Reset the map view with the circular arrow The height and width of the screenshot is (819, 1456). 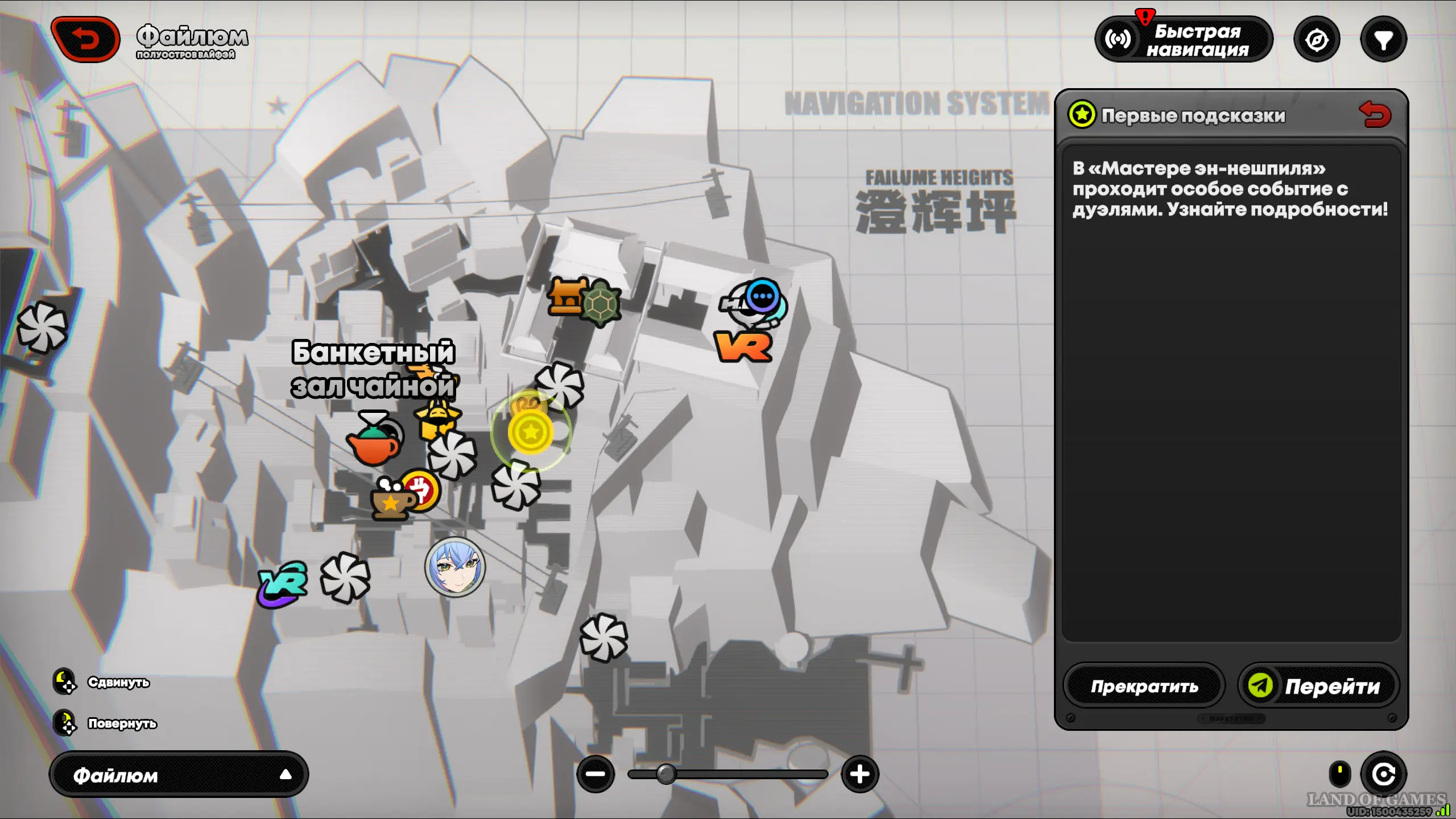(x=1383, y=774)
